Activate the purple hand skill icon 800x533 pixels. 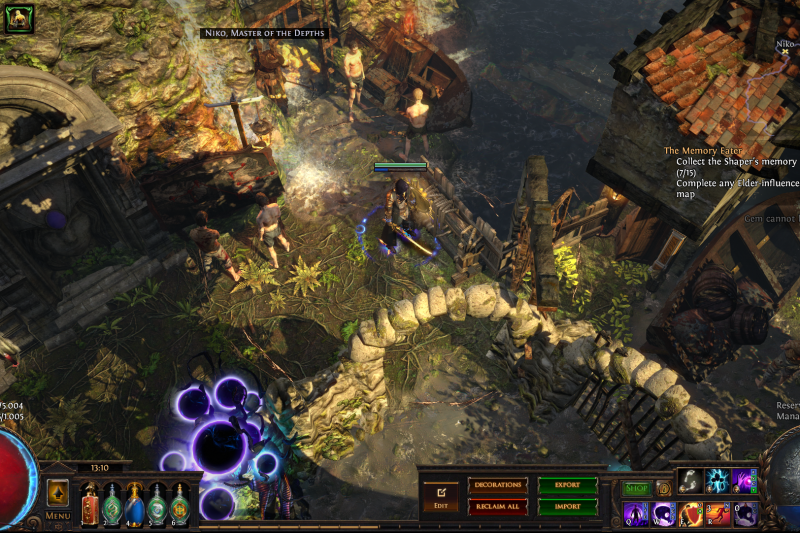click(744, 482)
